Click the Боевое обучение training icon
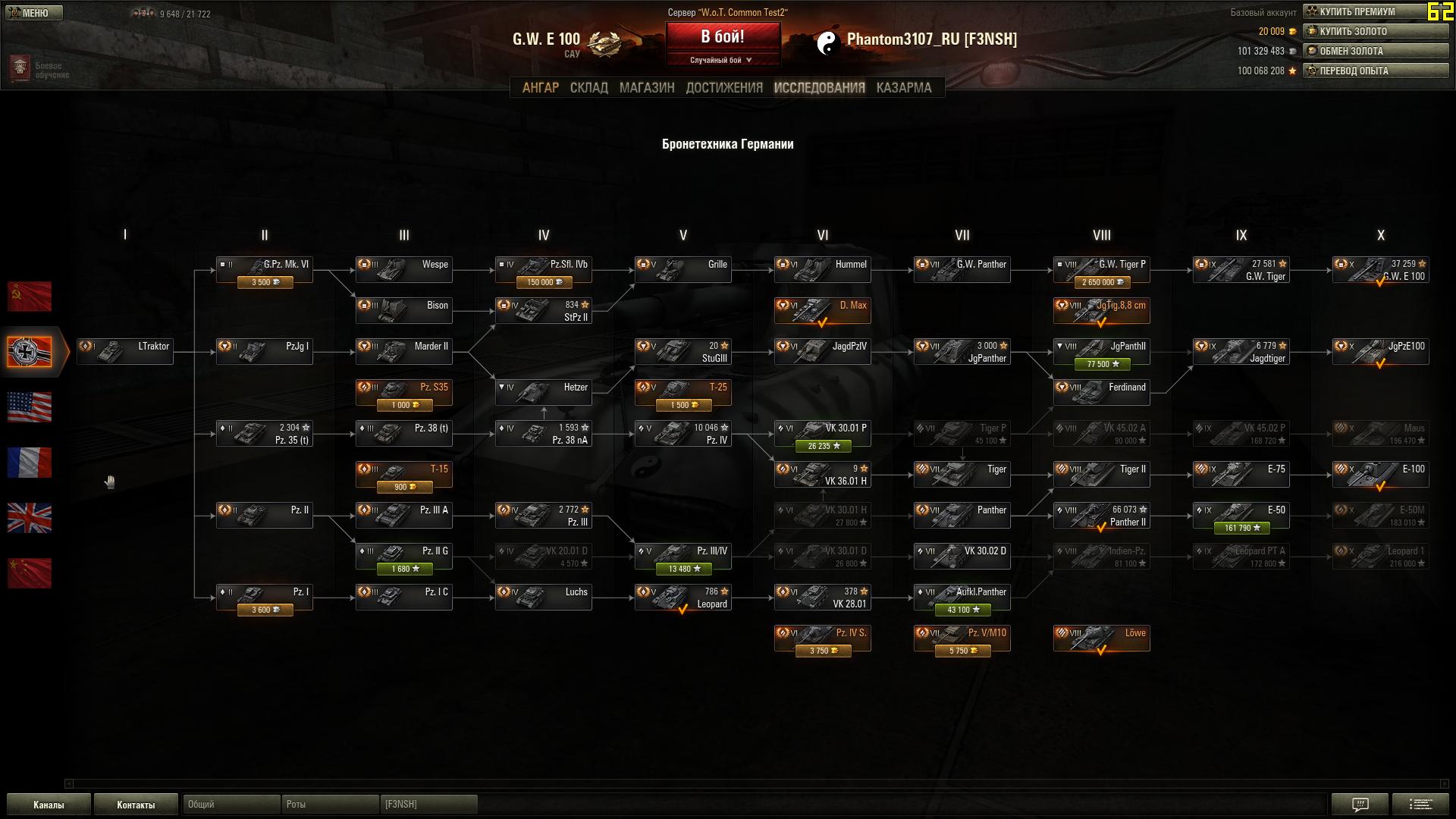Screen dimensions: 1456x819 click(x=18, y=67)
